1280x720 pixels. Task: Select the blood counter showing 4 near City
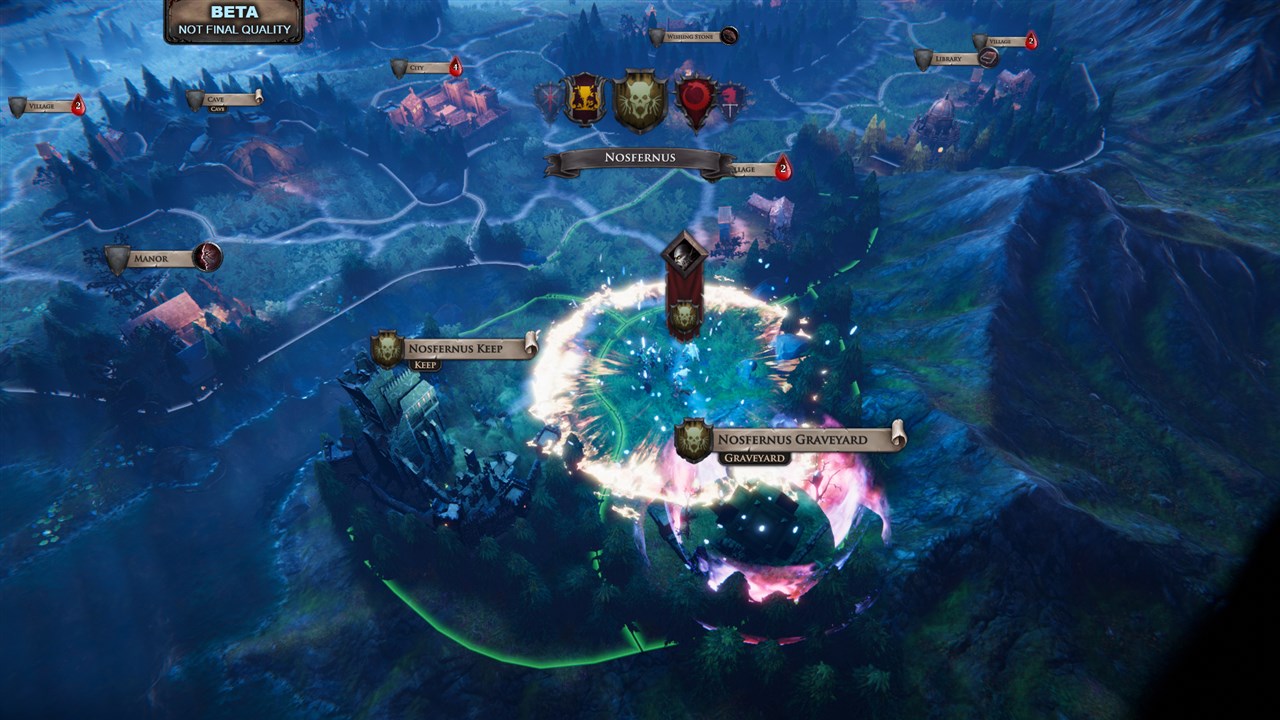456,65
